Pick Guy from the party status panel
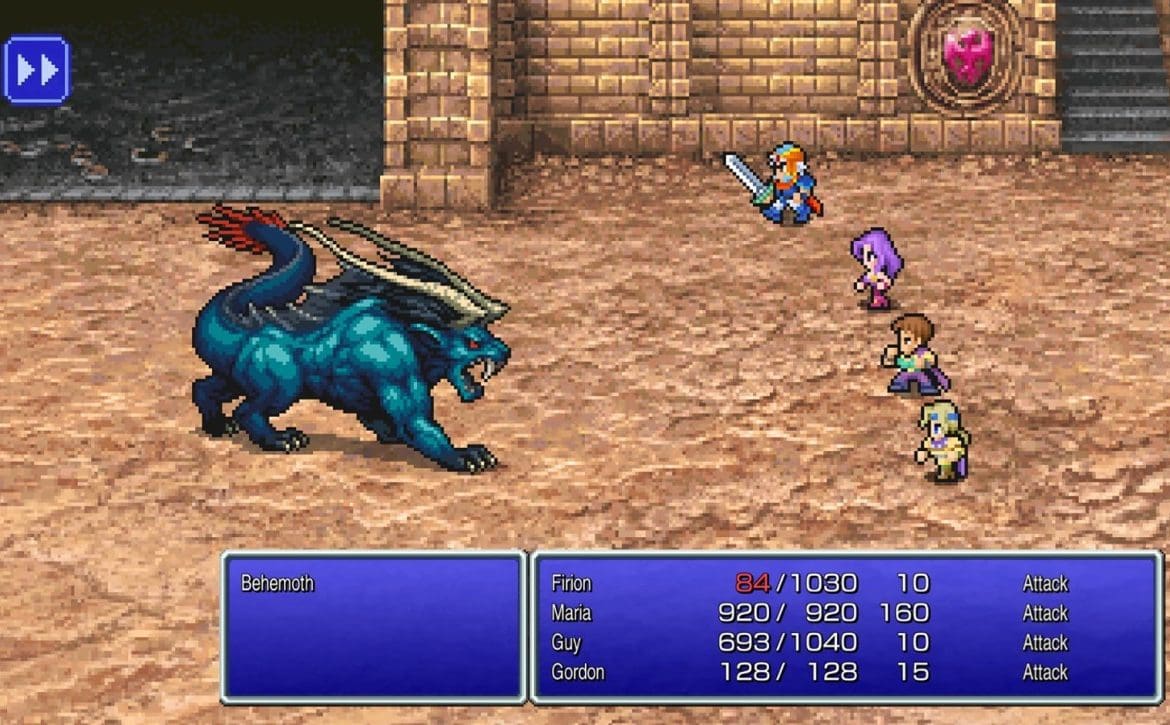The image size is (1170, 725). point(567,642)
